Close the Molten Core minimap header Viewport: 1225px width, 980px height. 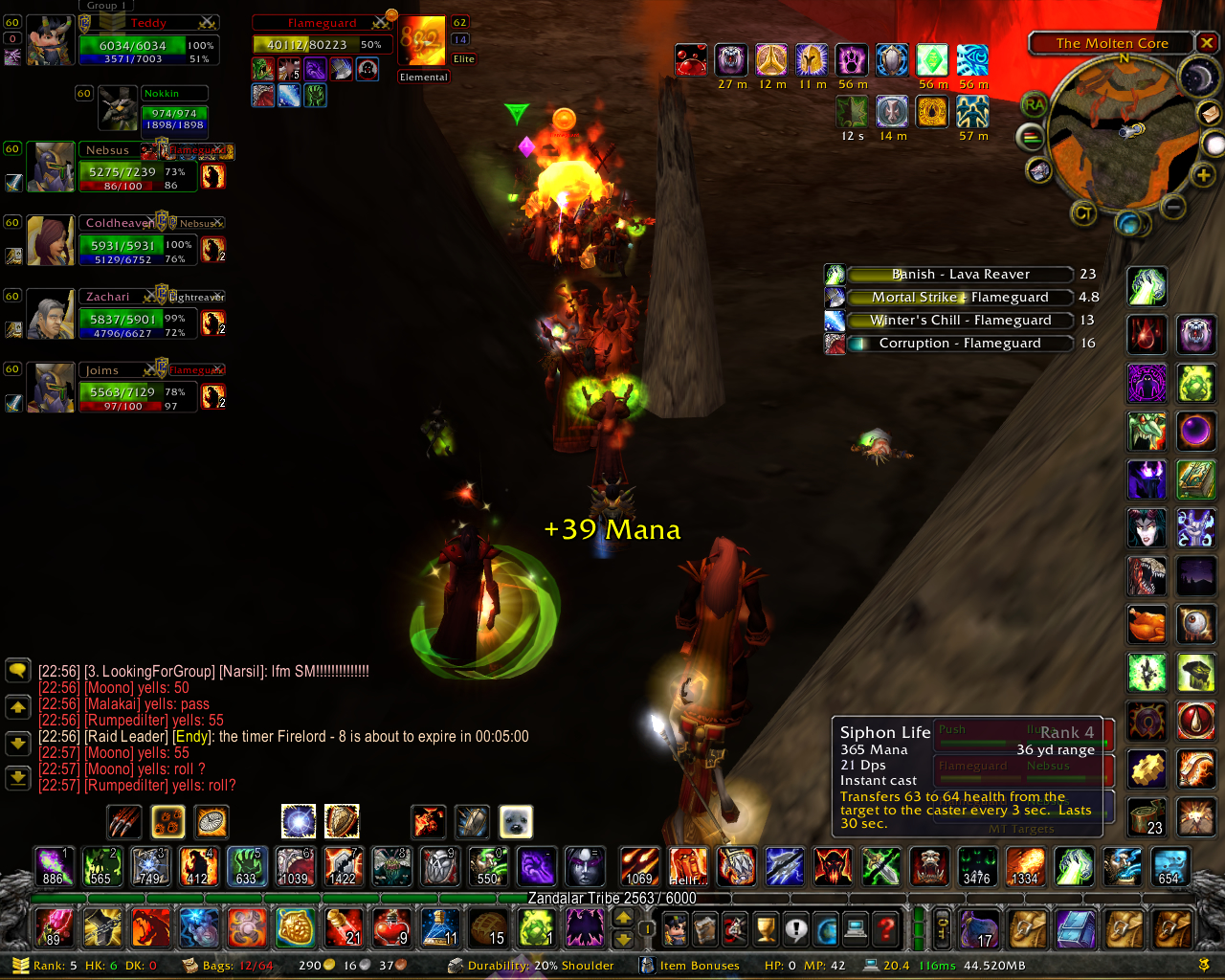coord(1207,43)
